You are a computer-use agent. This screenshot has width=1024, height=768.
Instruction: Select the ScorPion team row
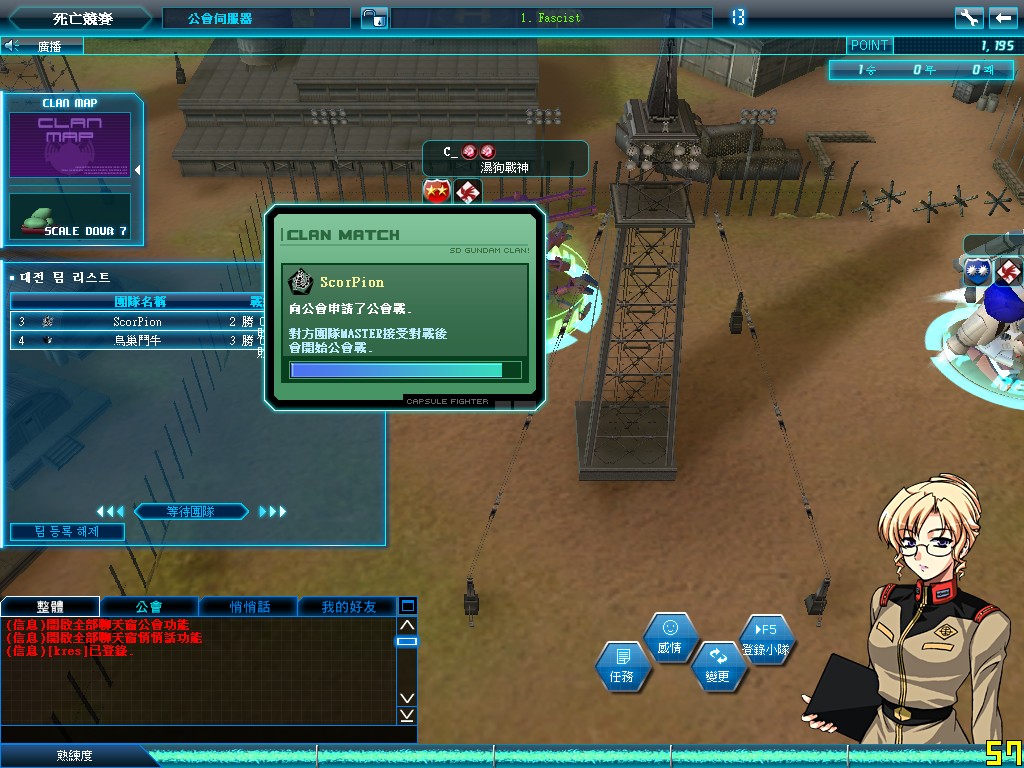click(137, 322)
